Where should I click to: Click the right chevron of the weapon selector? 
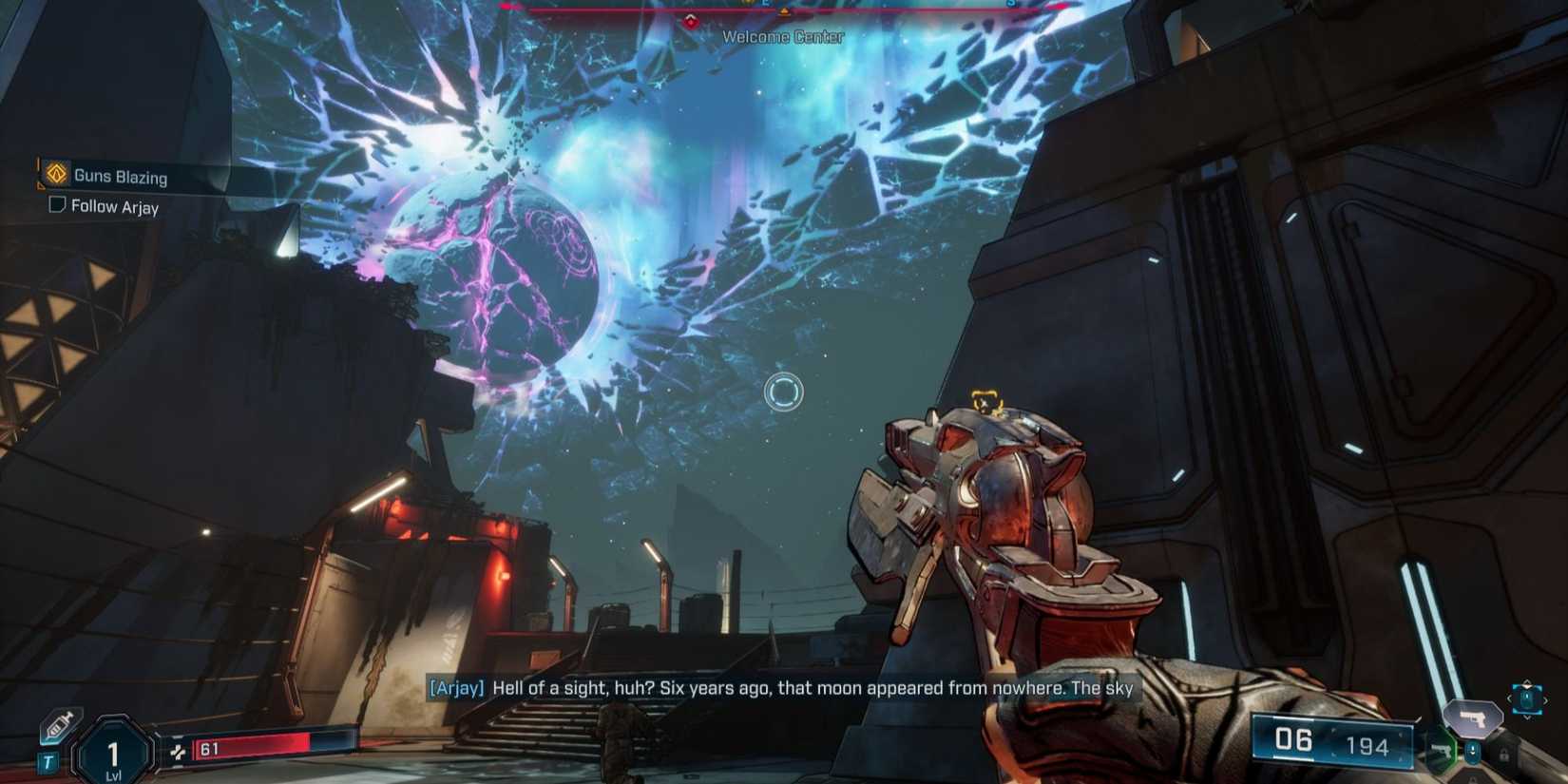coord(1545,699)
